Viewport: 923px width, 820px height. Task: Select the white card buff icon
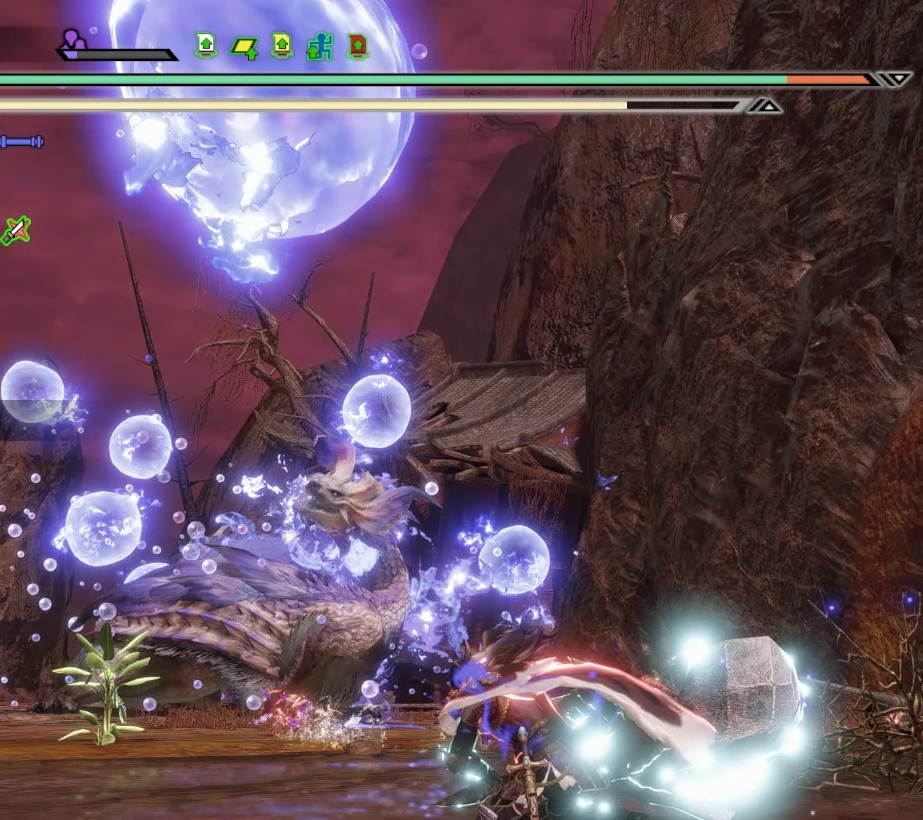click(206, 45)
